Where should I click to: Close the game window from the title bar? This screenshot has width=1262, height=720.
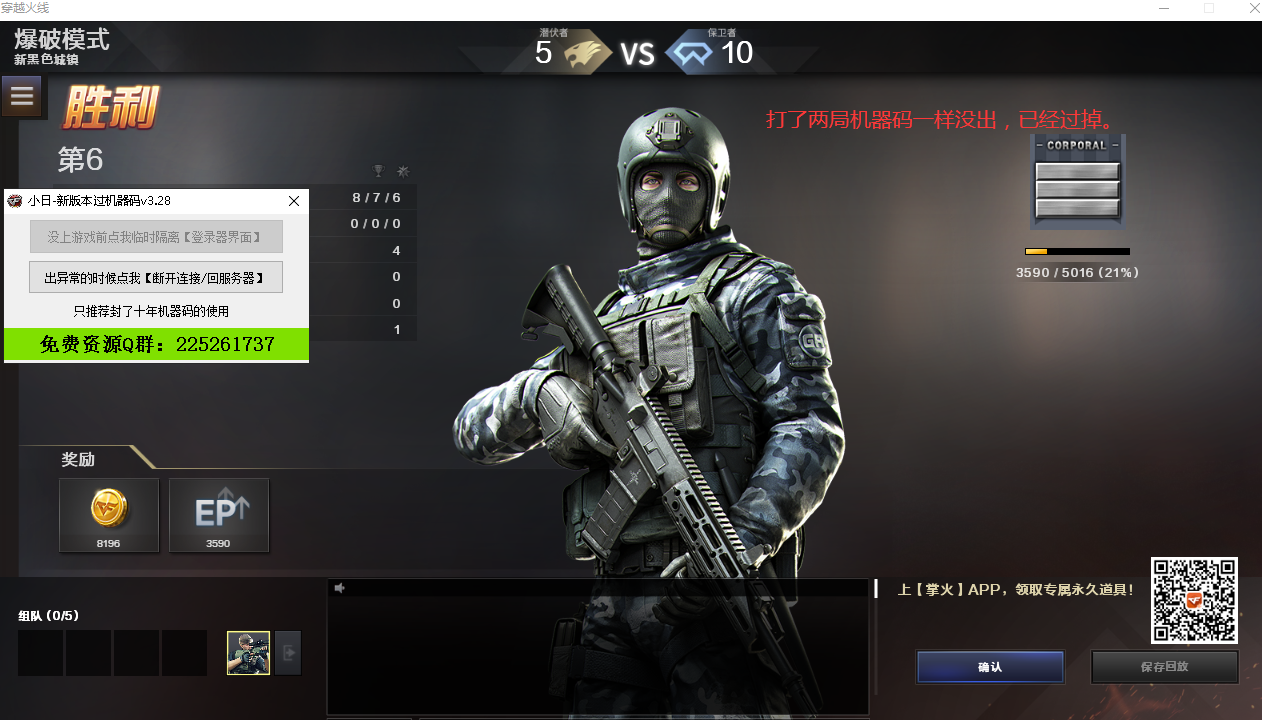pyautogui.click(x=1253, y=8)
